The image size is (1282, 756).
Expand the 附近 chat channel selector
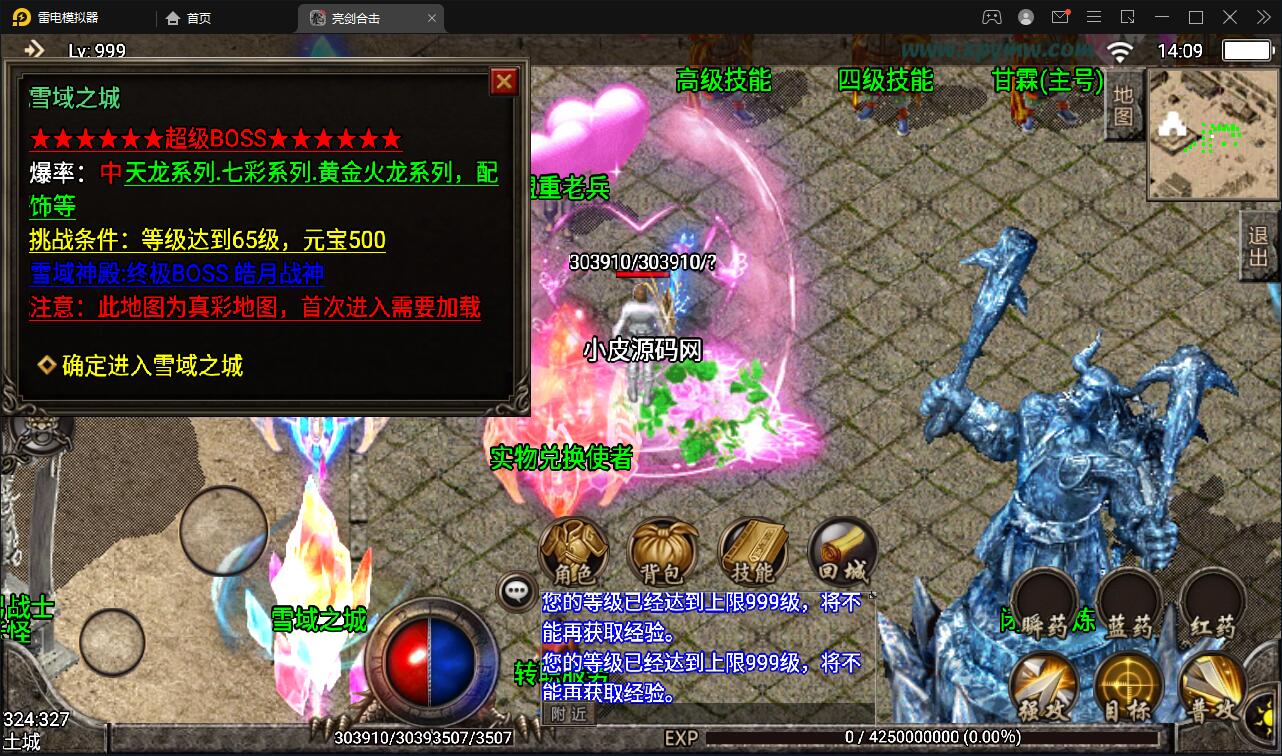(x=567, y=712)
